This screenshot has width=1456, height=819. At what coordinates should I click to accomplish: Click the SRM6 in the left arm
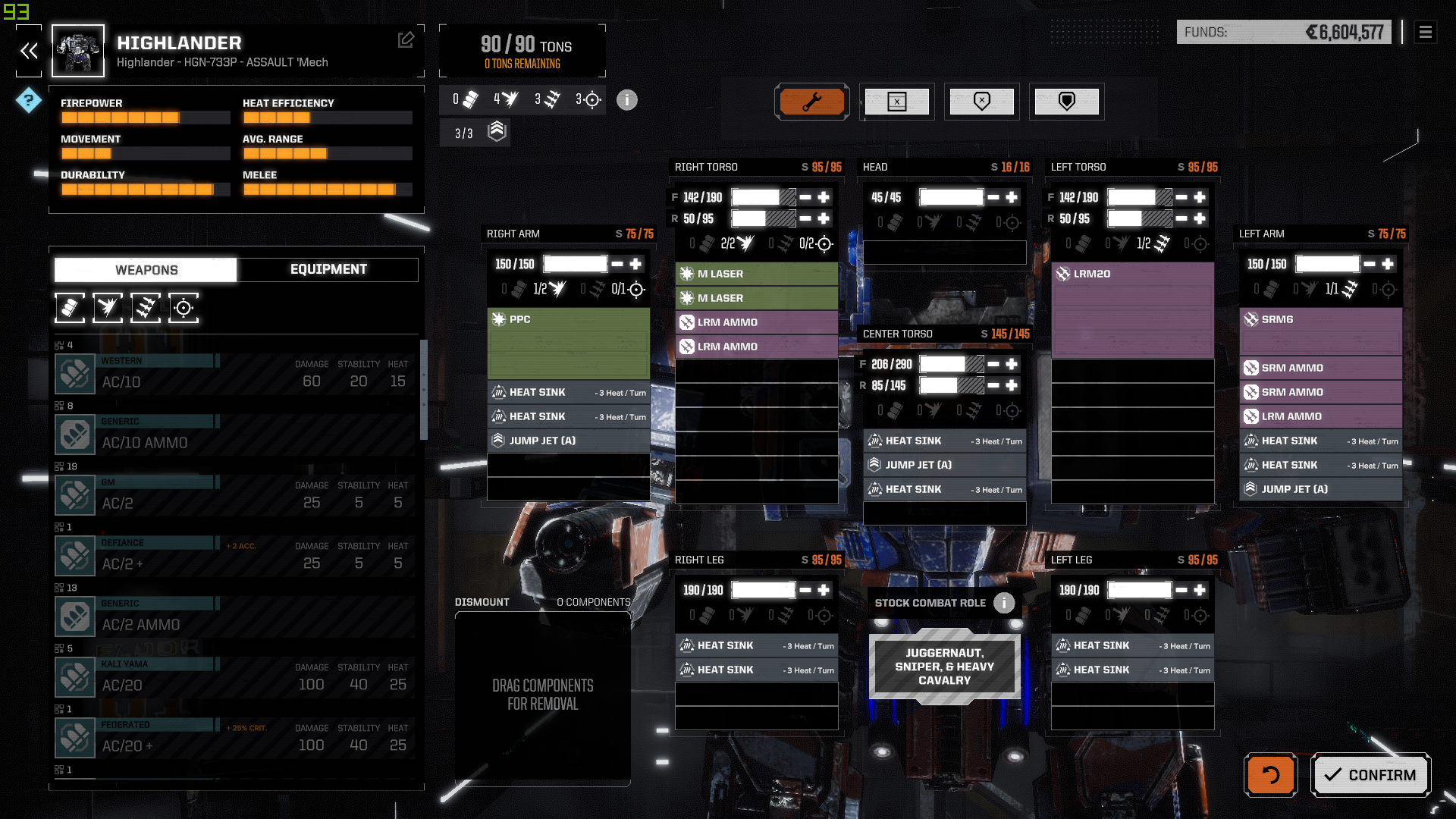pos(1320,319)
